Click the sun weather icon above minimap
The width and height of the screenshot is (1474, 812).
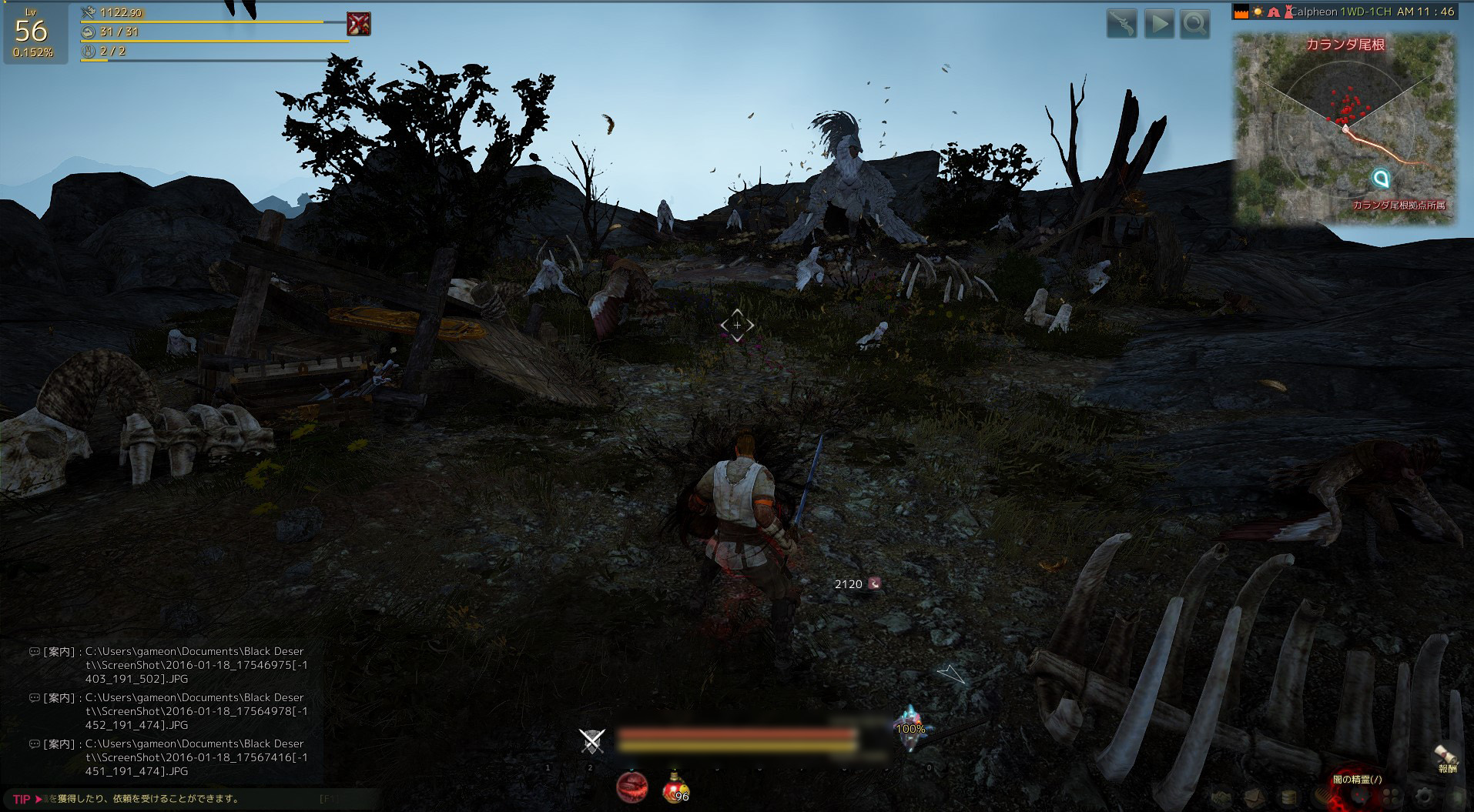point(1257,12)
